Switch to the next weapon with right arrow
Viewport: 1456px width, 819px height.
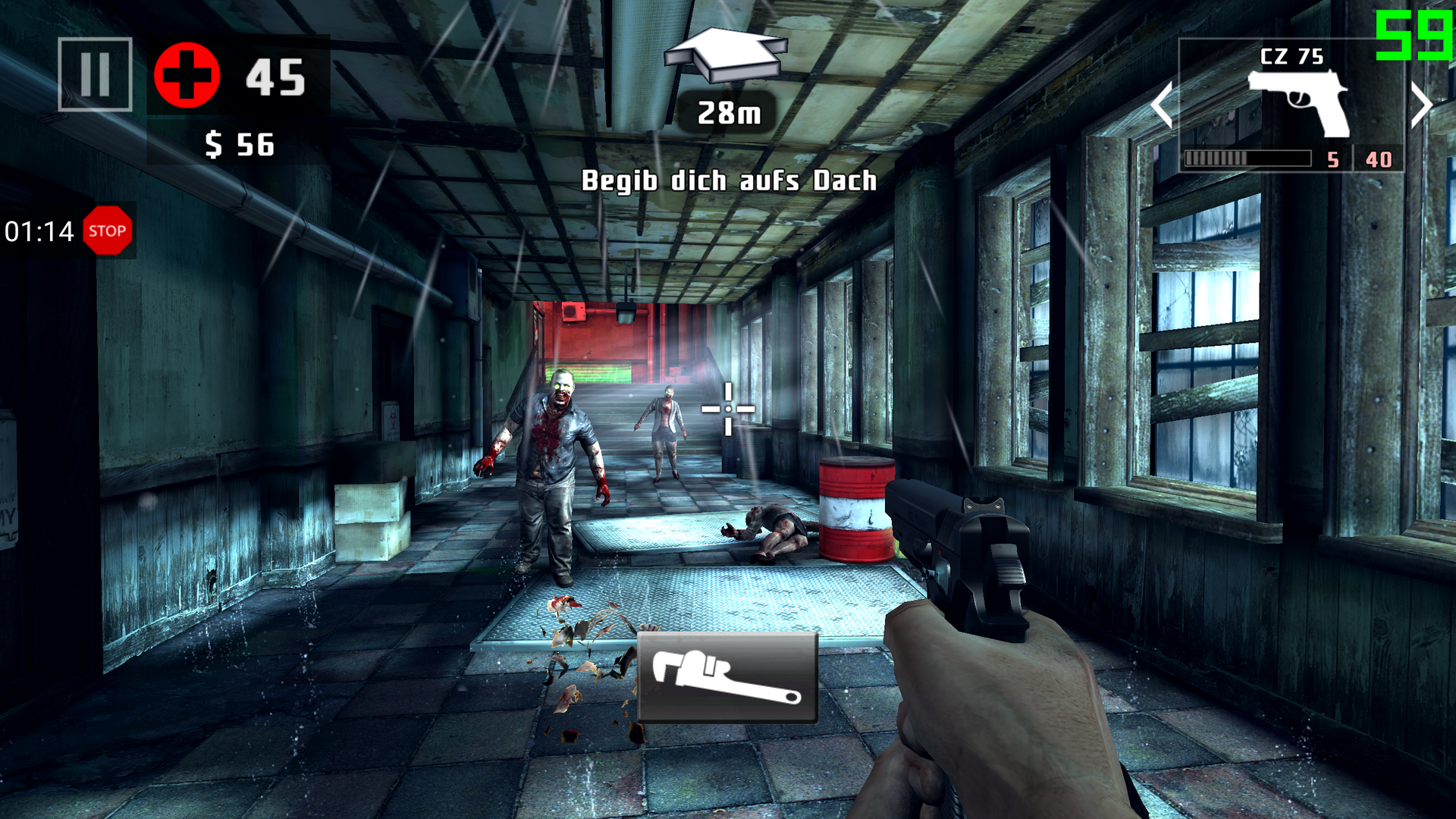tap(1421, 105)
